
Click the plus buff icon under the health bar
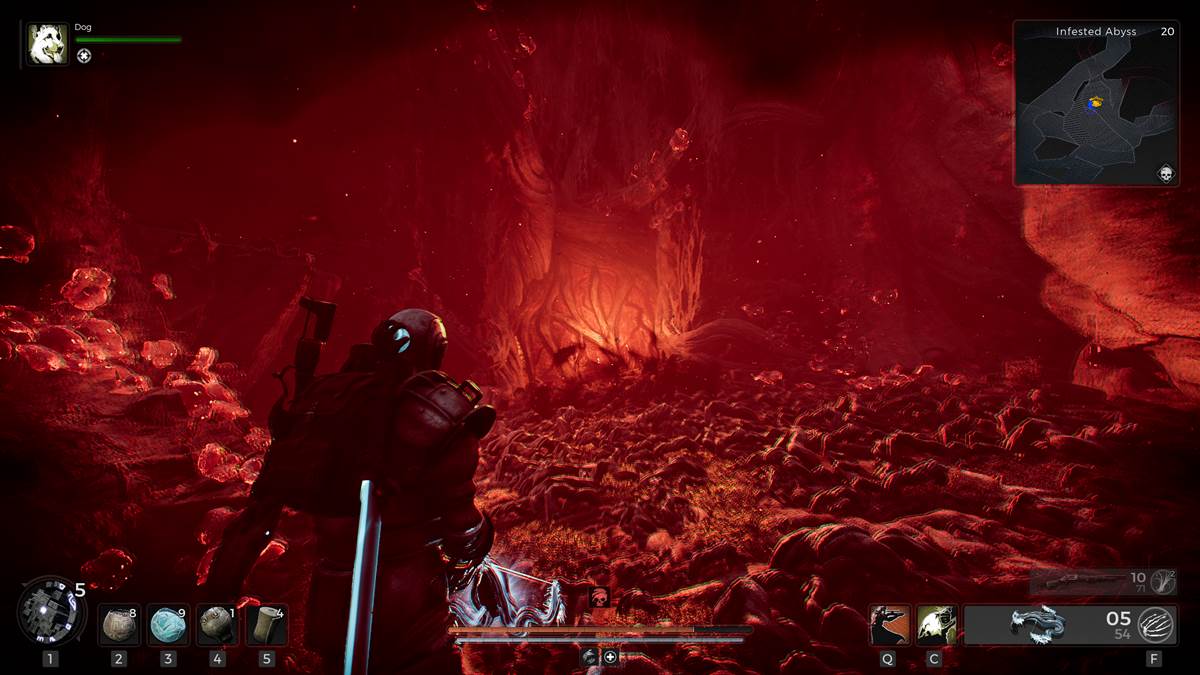(610, 657)
